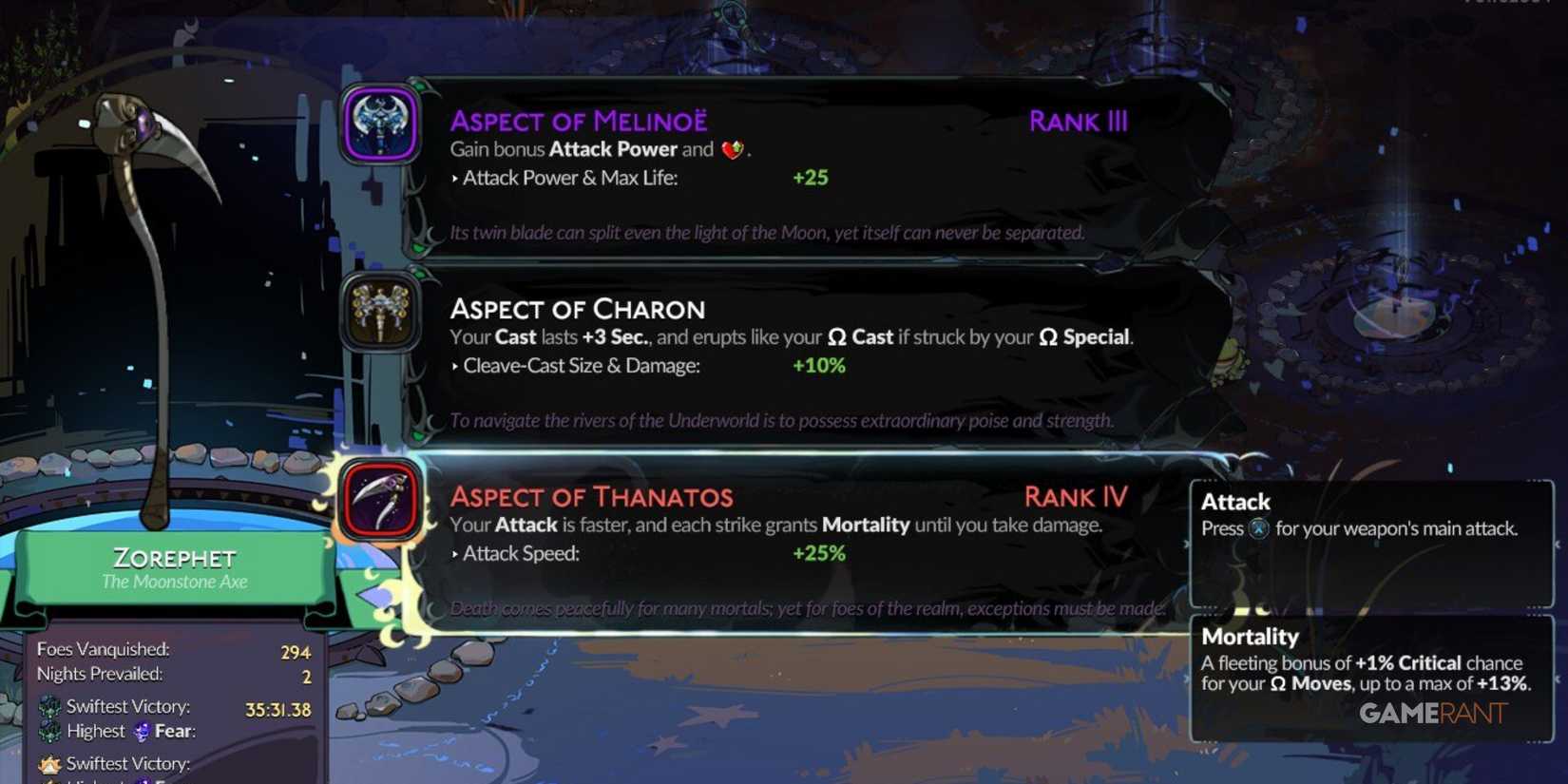
Task: Click the Zorephet weapon name banner
Action: [173, 559]
